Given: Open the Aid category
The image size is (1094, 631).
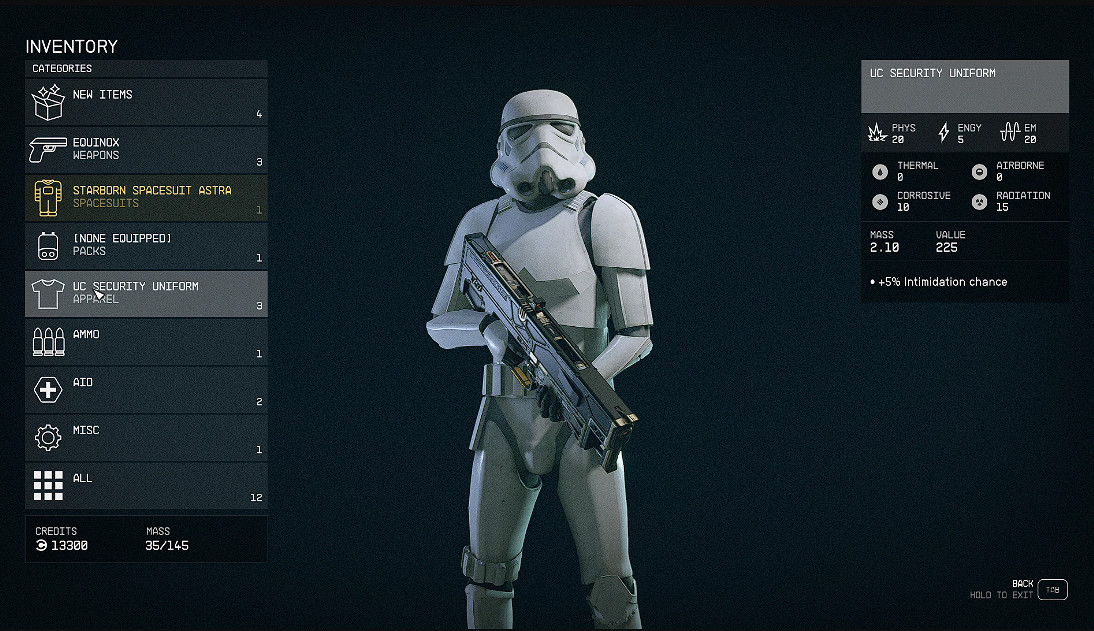Looking at the screenshot, I should [x=146, y=390].
